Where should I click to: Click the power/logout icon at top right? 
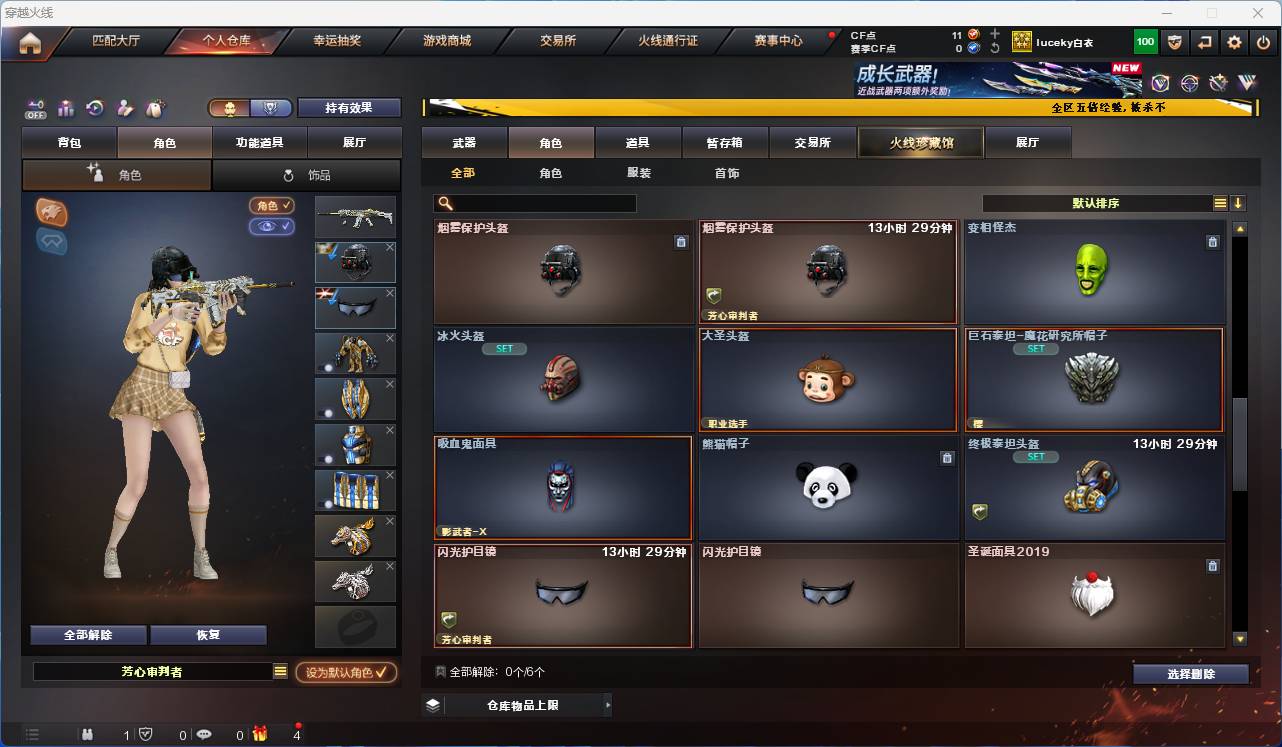[1261, 42]
